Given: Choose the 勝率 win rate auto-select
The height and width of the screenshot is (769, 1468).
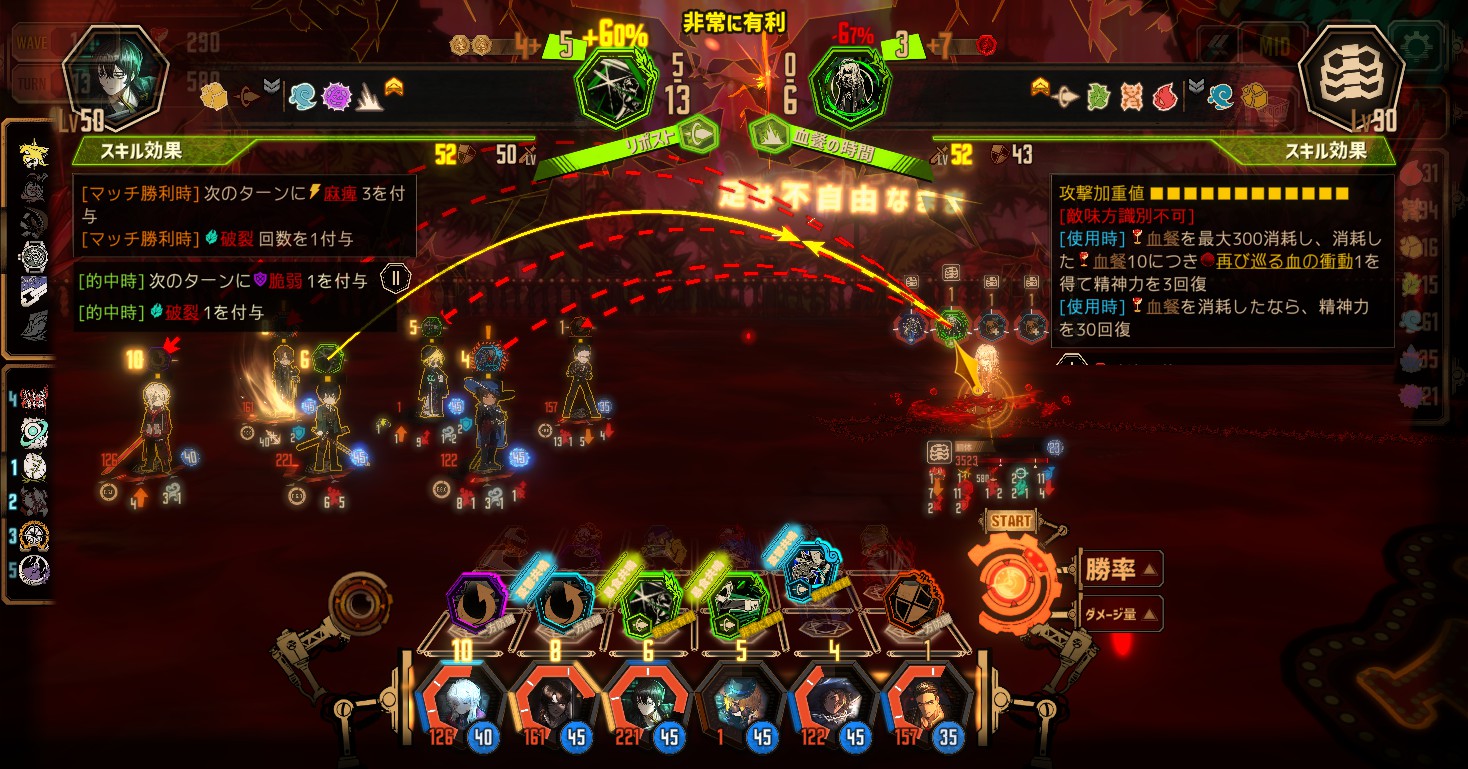Looking at the screenshot, I should coord(1118,570).
